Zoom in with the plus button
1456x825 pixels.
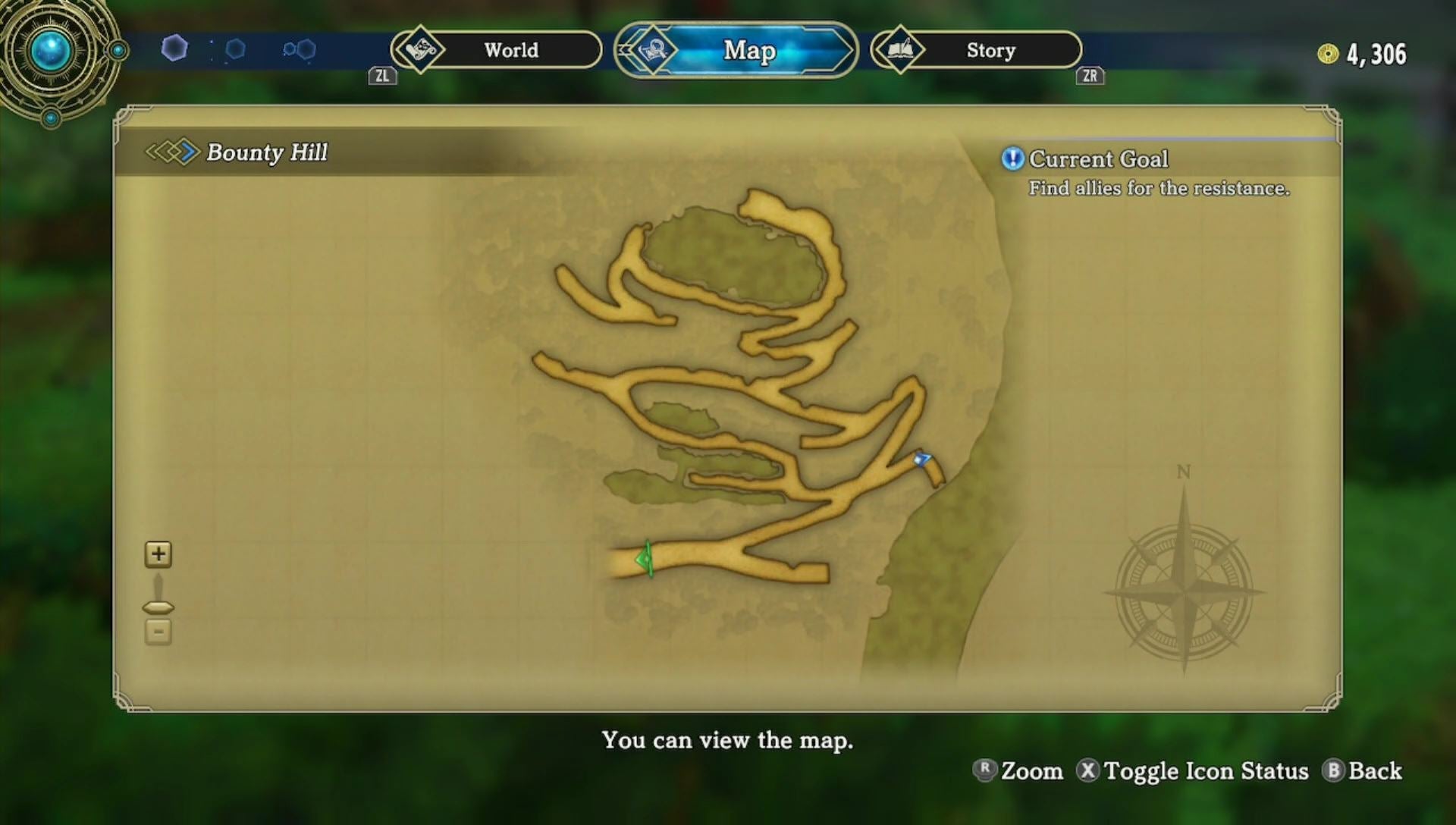158,554
